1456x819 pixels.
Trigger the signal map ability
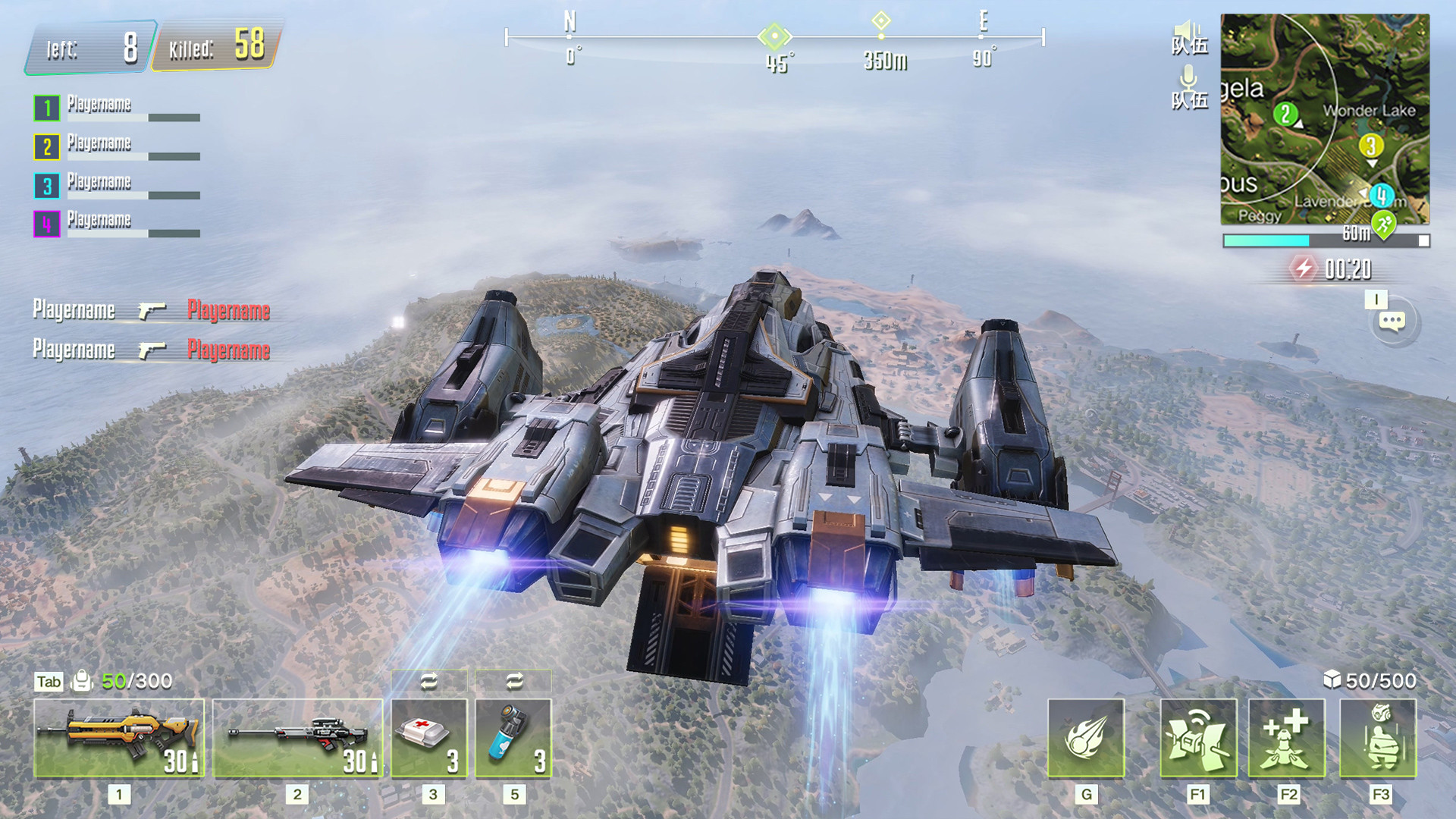click(x=1198, y=738)
